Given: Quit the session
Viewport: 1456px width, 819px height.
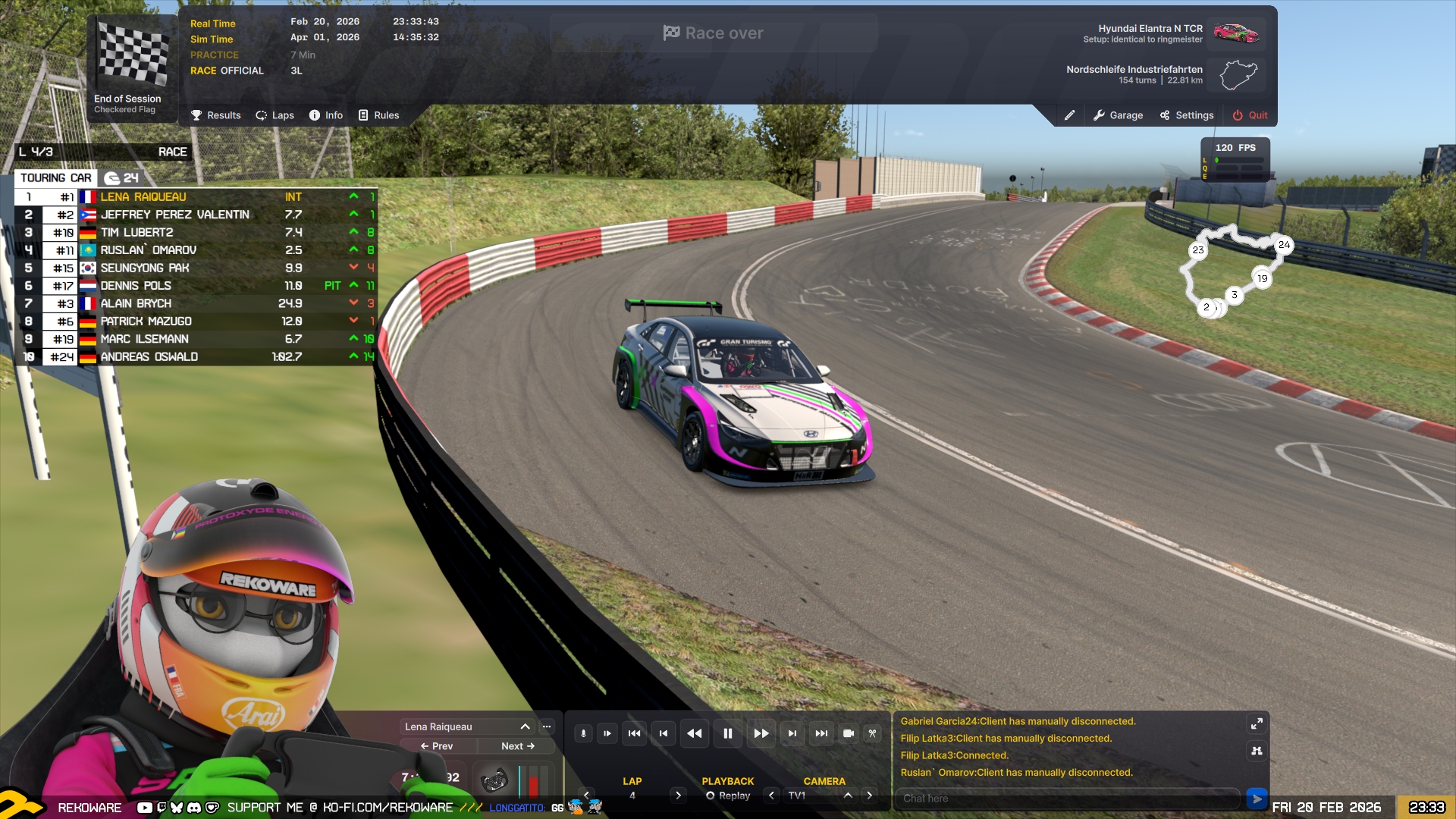Looking at the screenshot, I should click(x=1250, y=115).
